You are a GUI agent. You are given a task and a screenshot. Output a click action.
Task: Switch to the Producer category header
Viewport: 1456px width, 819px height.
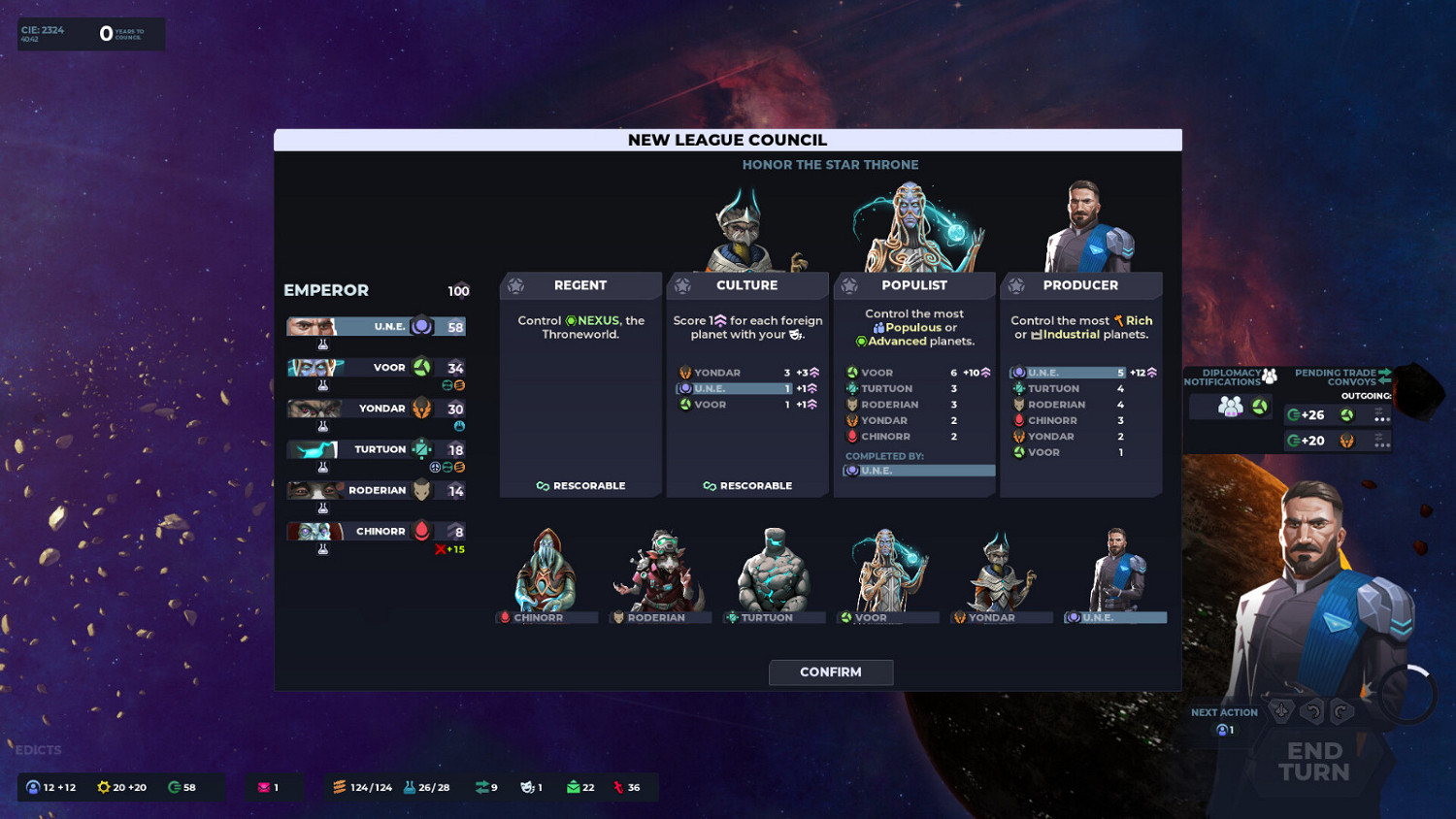pyautogui.click(x=1081, y=285)
